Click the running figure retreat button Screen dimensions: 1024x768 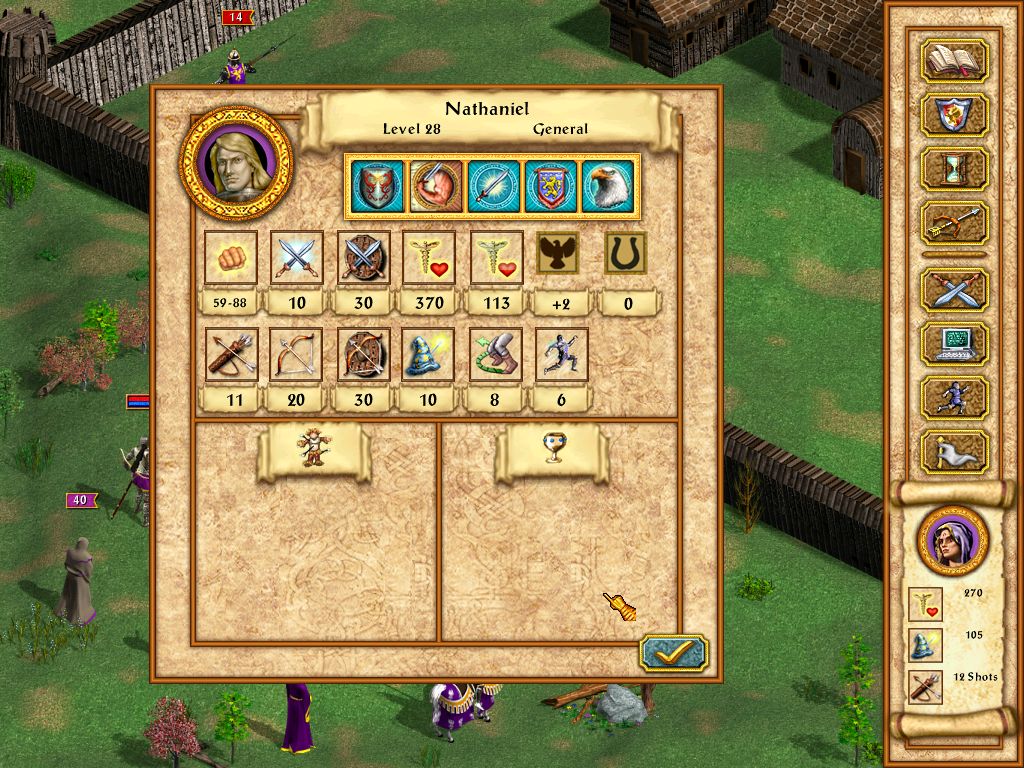pyautogui.click(x=954, y=397)
